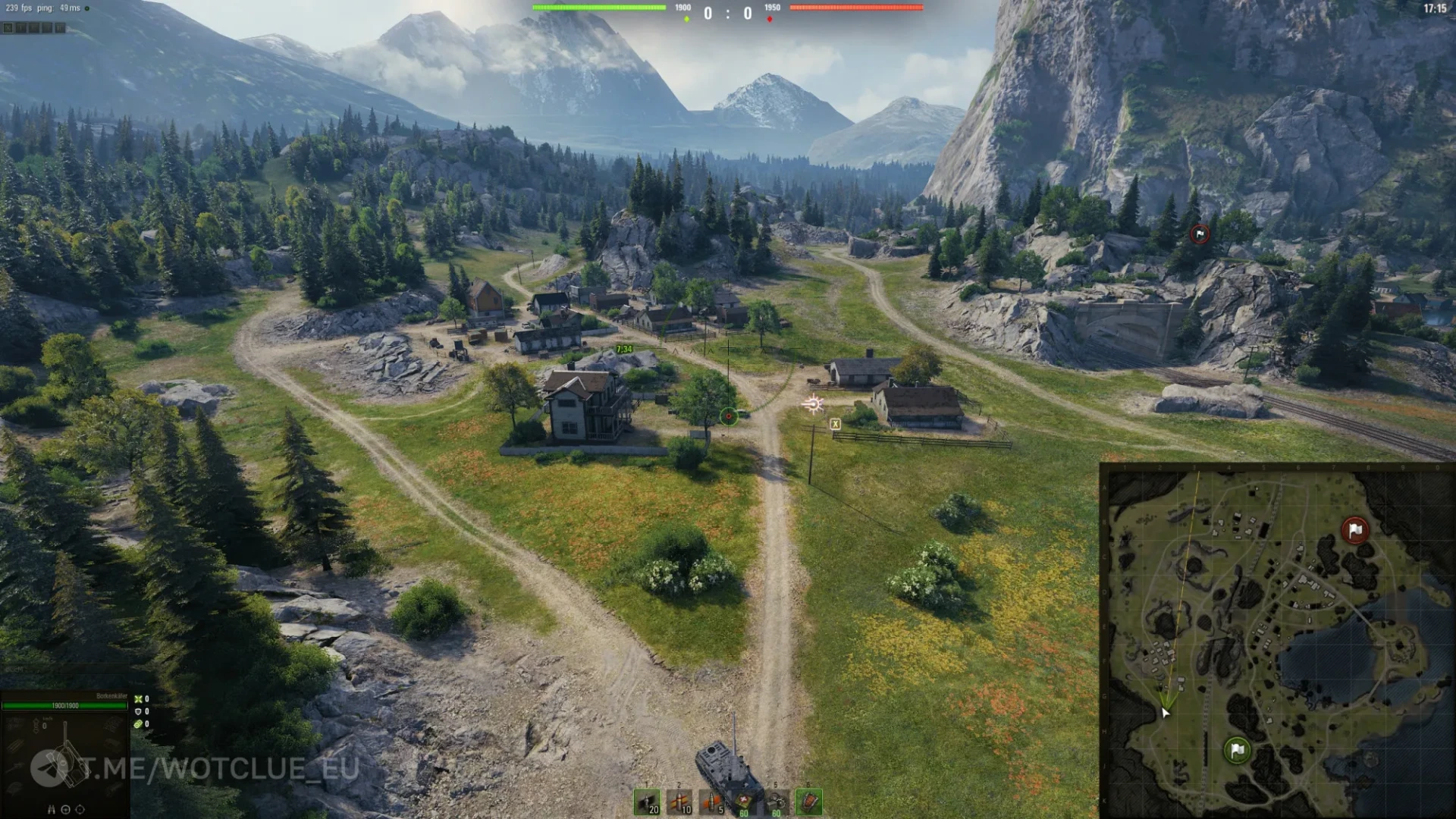Choose the orange-banded shell with 5 rounds
The image size is (1456, 819).
(712, 802)
